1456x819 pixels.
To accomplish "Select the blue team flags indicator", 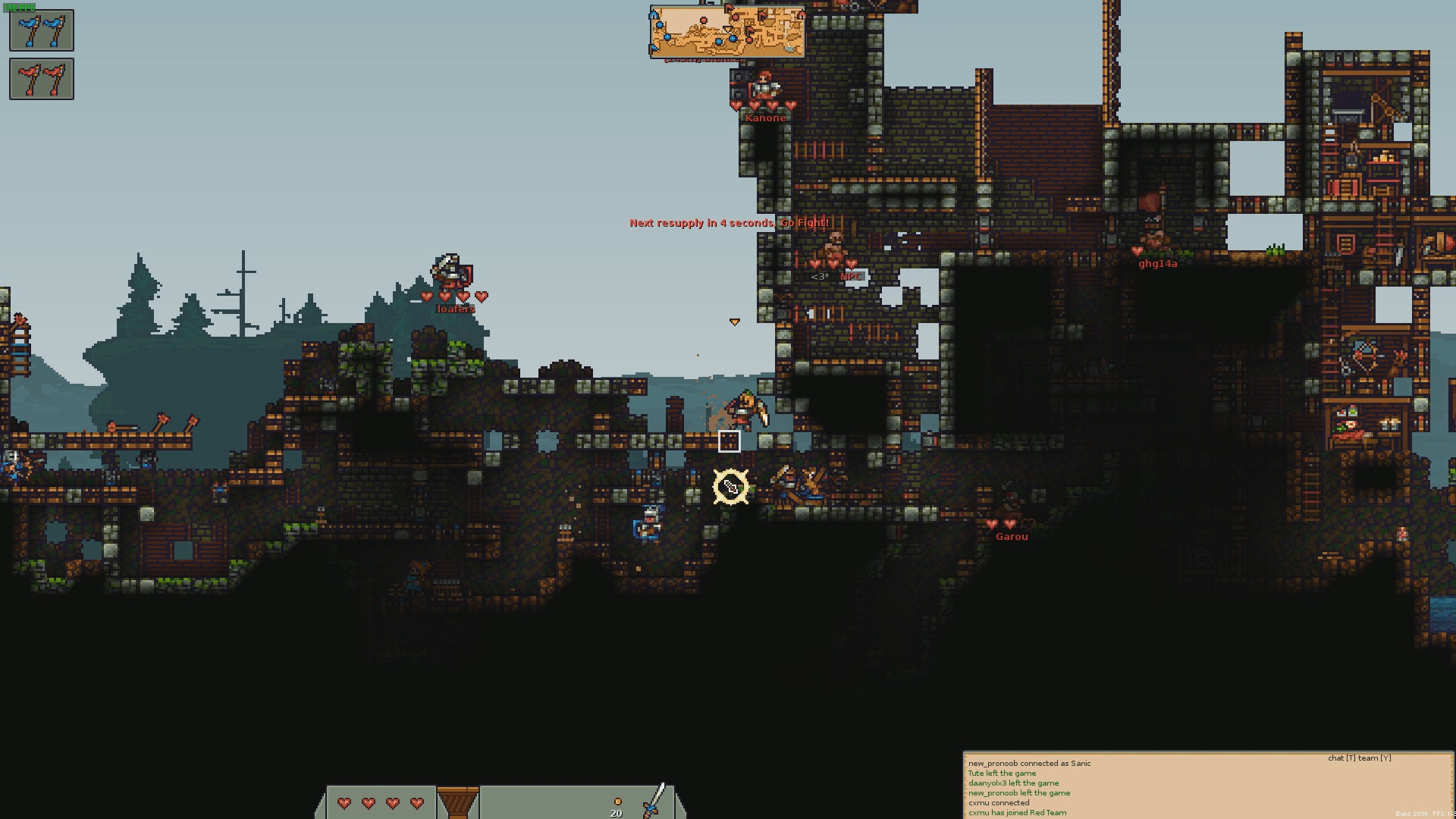I will pos(42,30).
